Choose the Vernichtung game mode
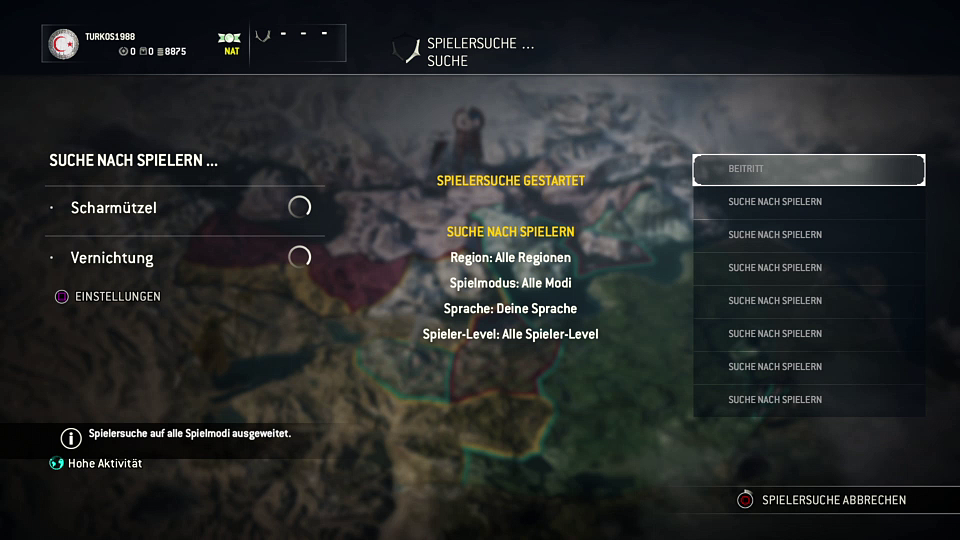The width and height of the screenshot is (960, 540). tap(112, 258)
